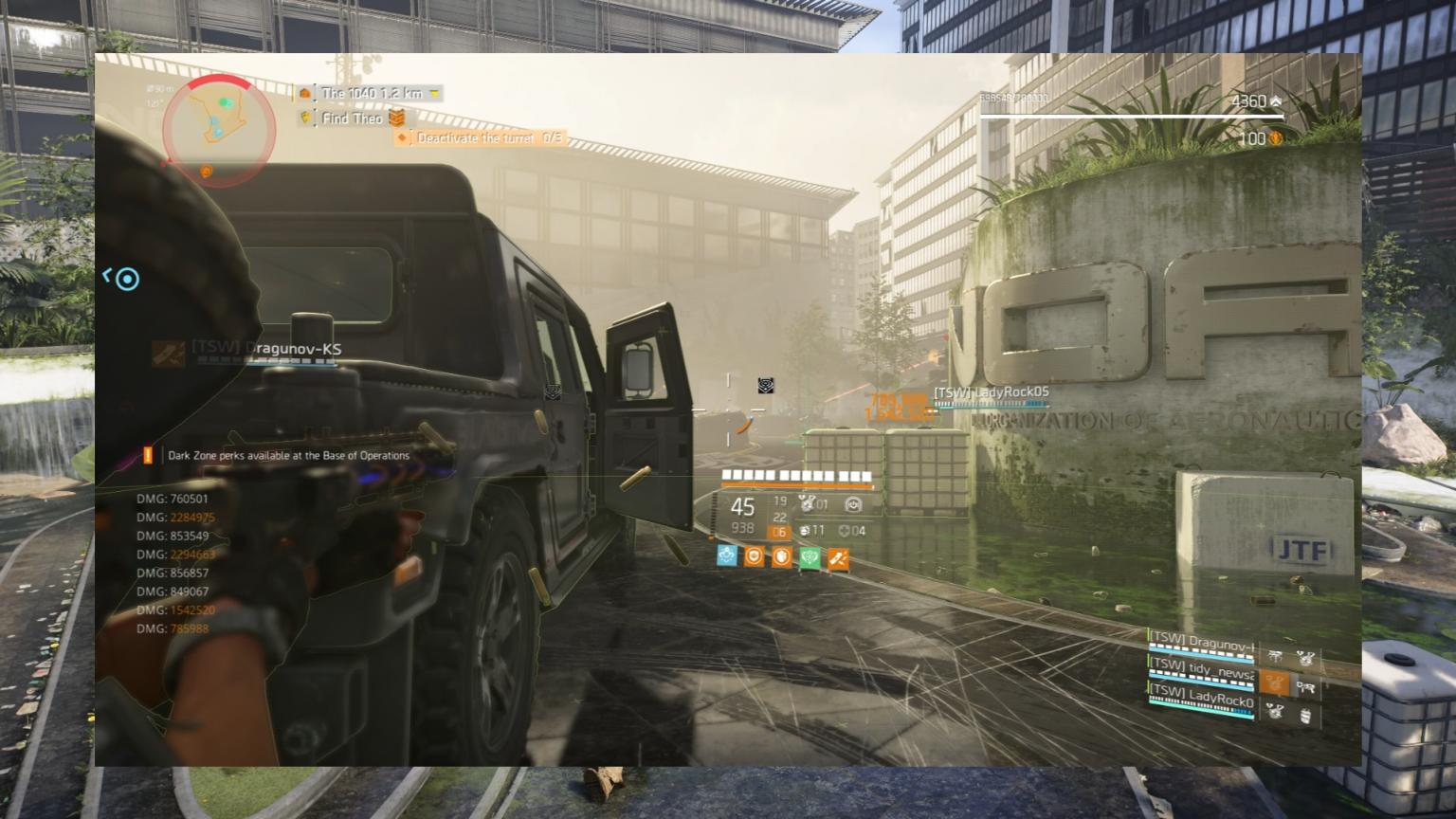The width and height of the screenshot is (1456, 819).
Task: Select the armor kit icon
Action: pos(845,531)
